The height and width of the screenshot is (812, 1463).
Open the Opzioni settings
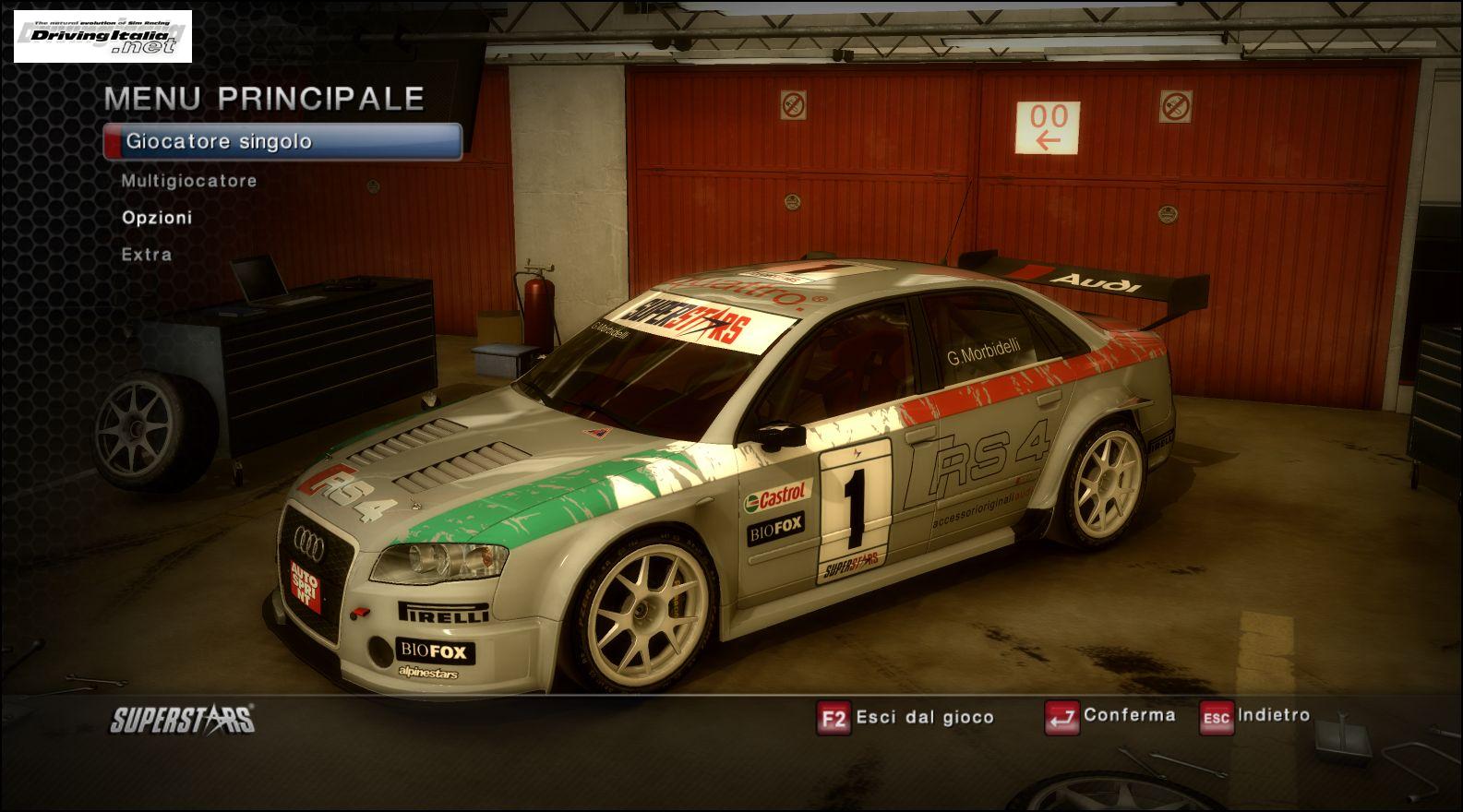coord(157,218)
